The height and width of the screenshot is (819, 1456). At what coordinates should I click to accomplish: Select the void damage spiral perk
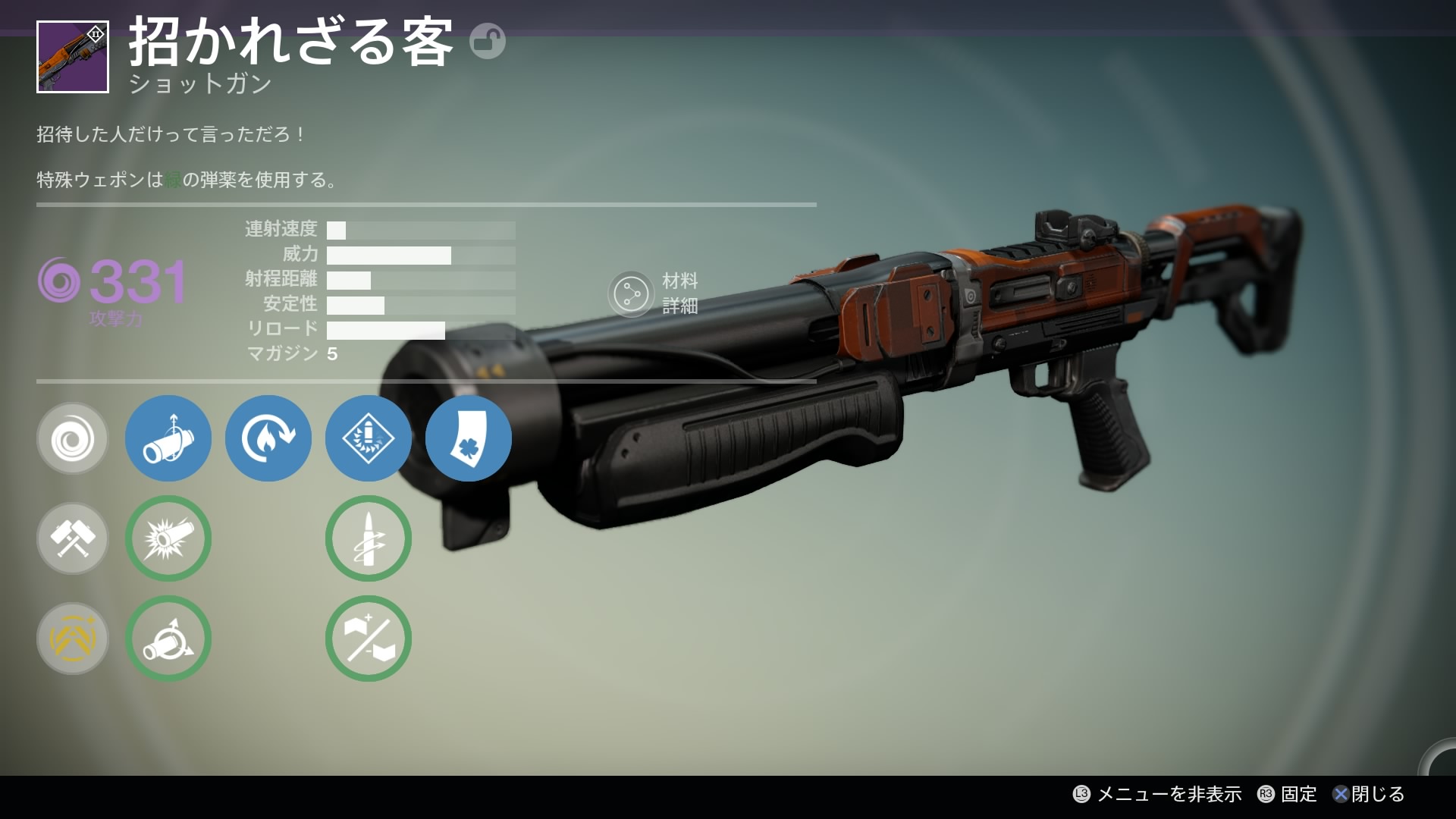73,438
